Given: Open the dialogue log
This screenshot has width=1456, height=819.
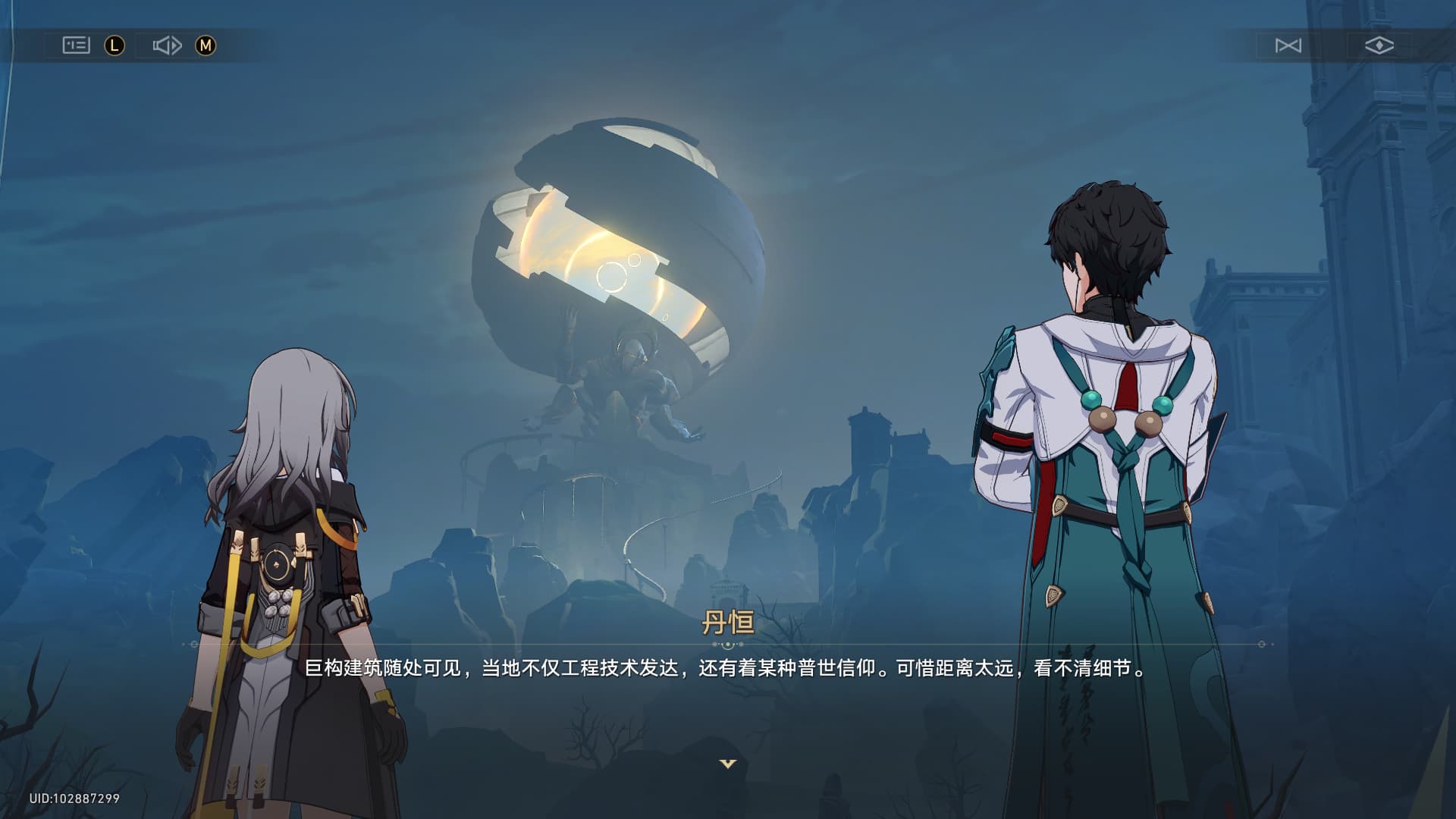Looking at the screenshot, I should click(x=76, y=45).
